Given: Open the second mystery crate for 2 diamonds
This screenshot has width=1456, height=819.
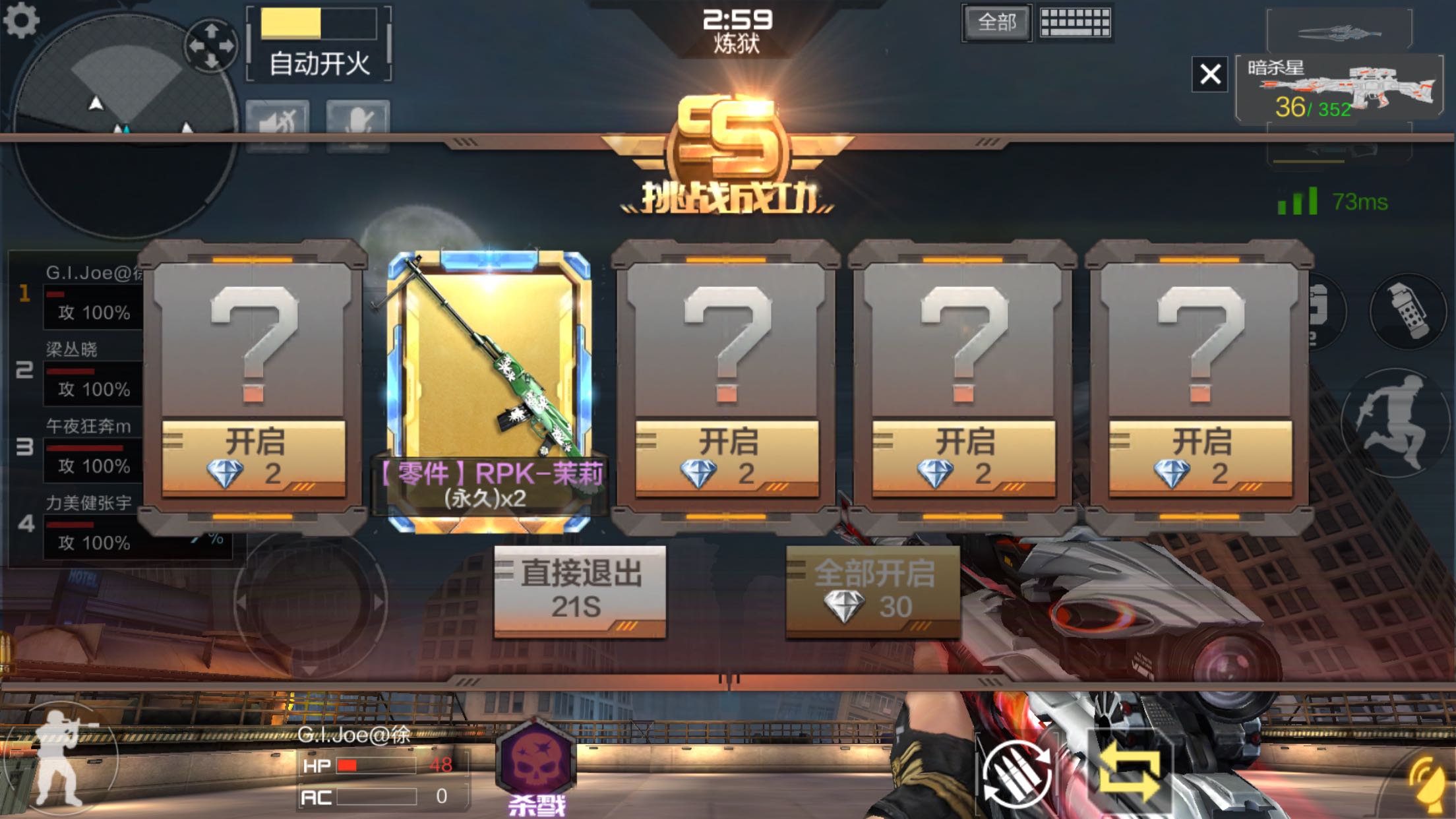Looking at the screenshot, I should [x=729, y=455].
